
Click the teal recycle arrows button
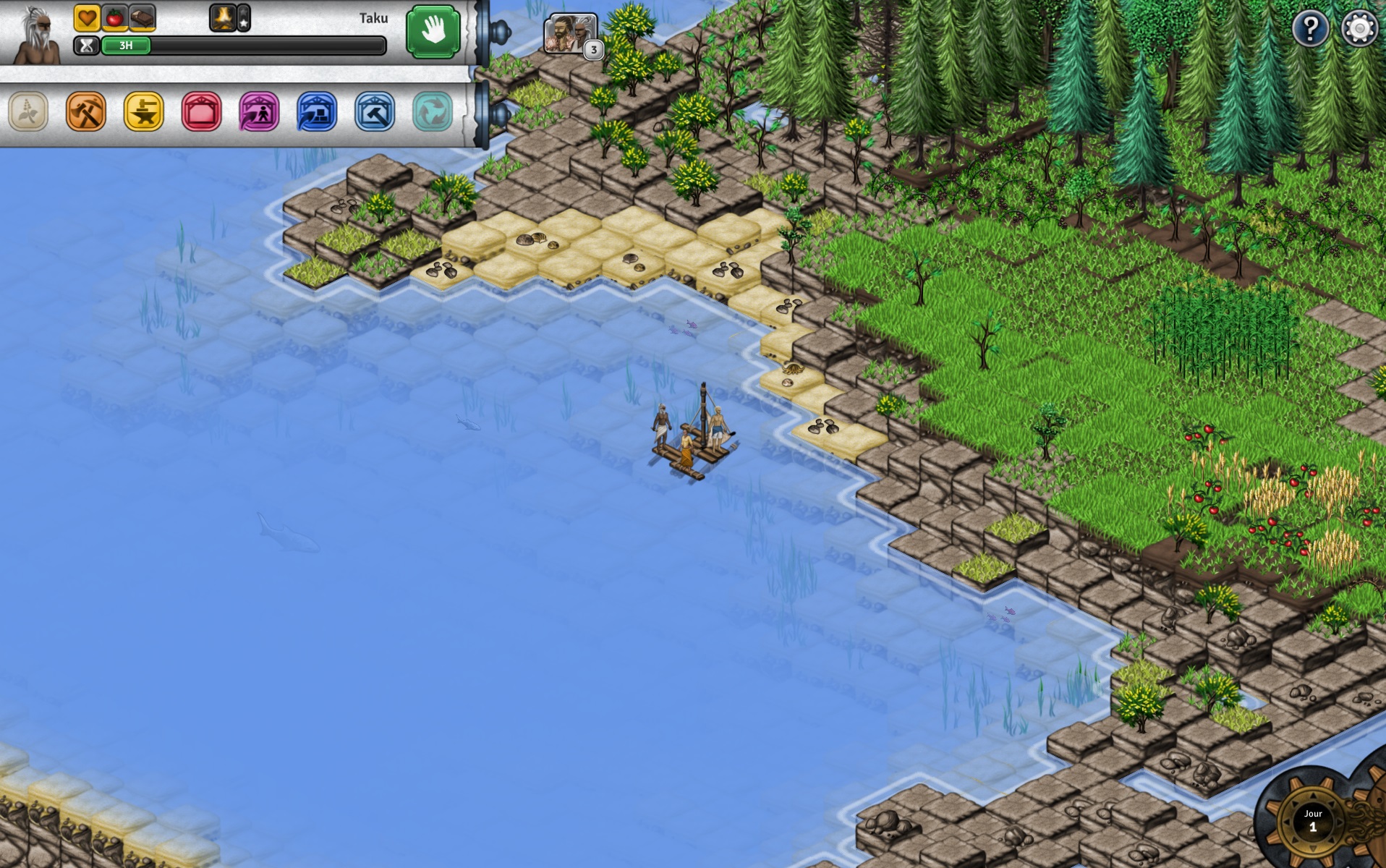[432, 111]
